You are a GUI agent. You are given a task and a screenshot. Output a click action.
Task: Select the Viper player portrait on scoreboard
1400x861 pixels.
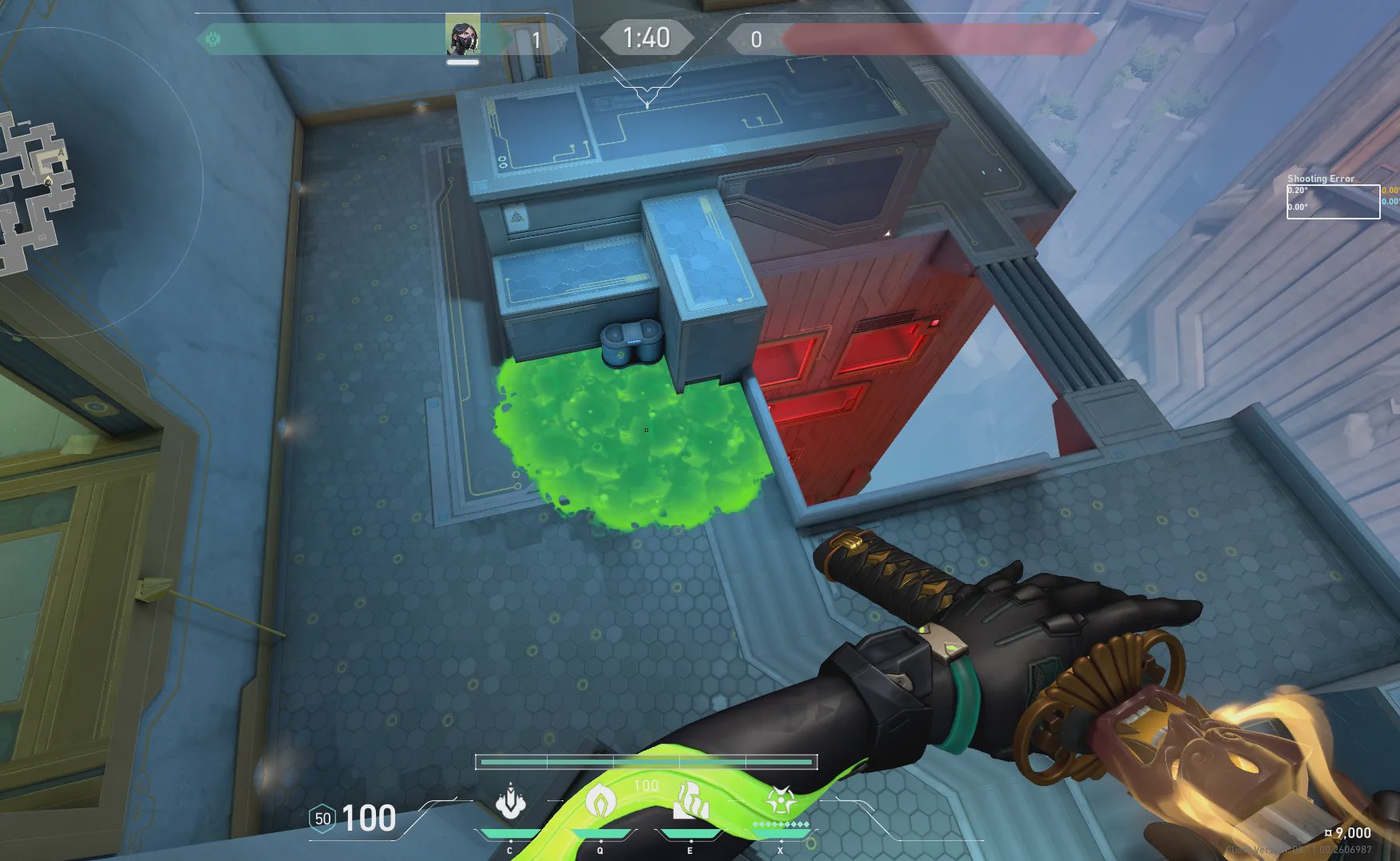point(462,36)
